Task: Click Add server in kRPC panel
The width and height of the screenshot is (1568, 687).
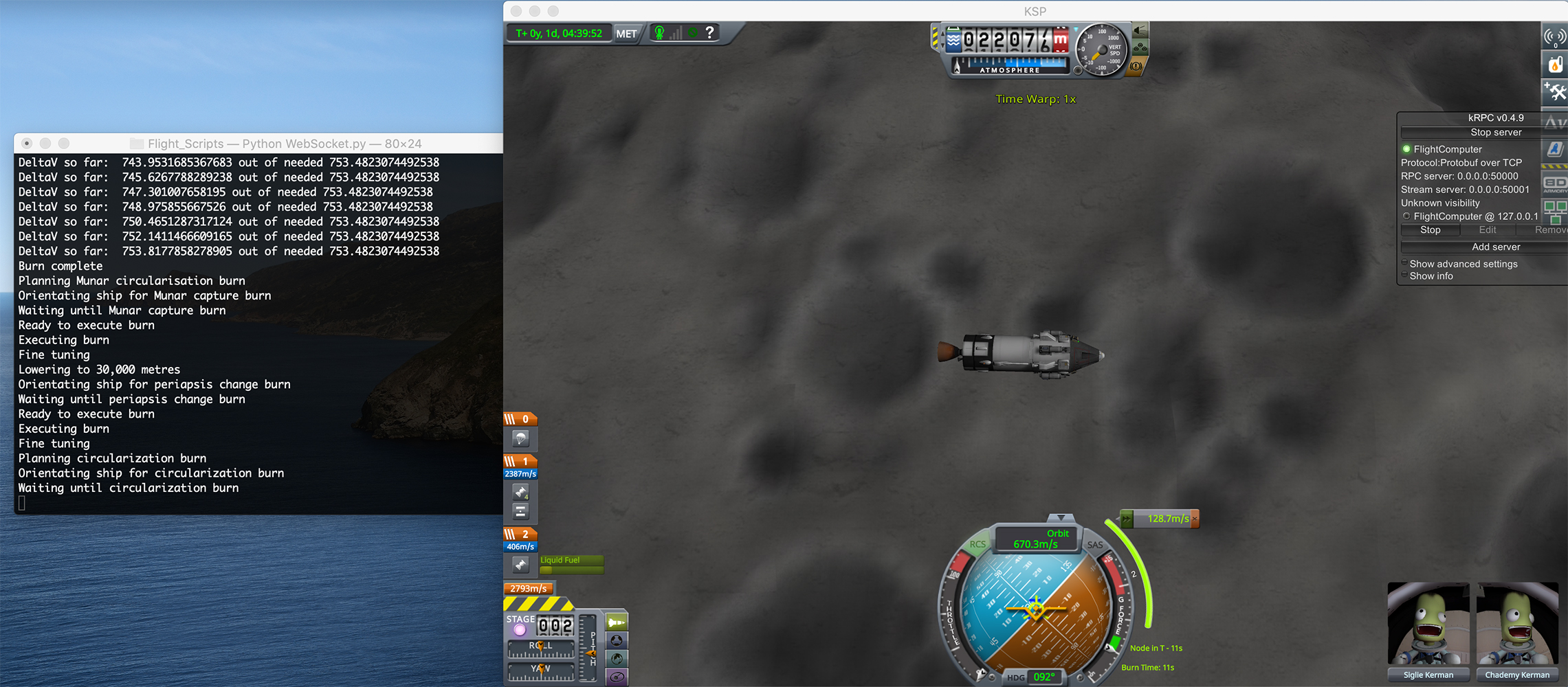Action: (1495, 247)
